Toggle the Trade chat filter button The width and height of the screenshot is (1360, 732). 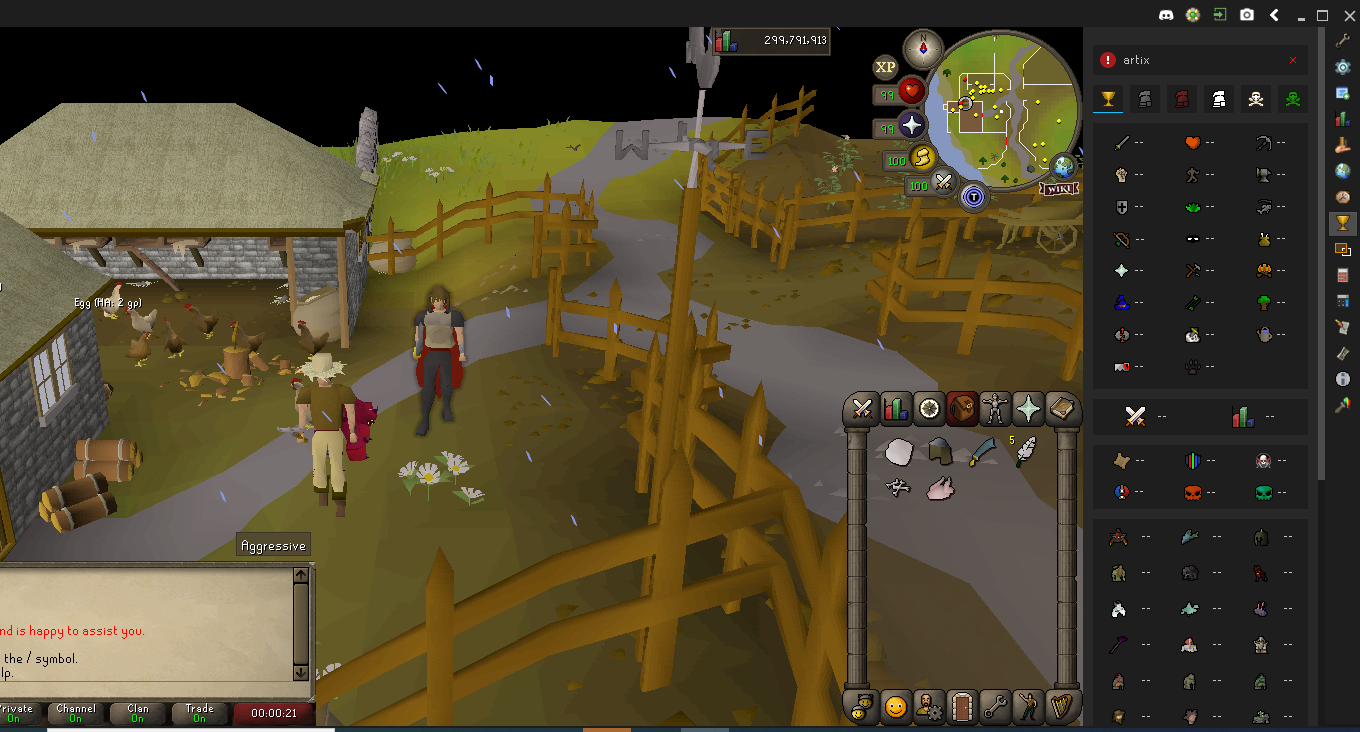199,713
